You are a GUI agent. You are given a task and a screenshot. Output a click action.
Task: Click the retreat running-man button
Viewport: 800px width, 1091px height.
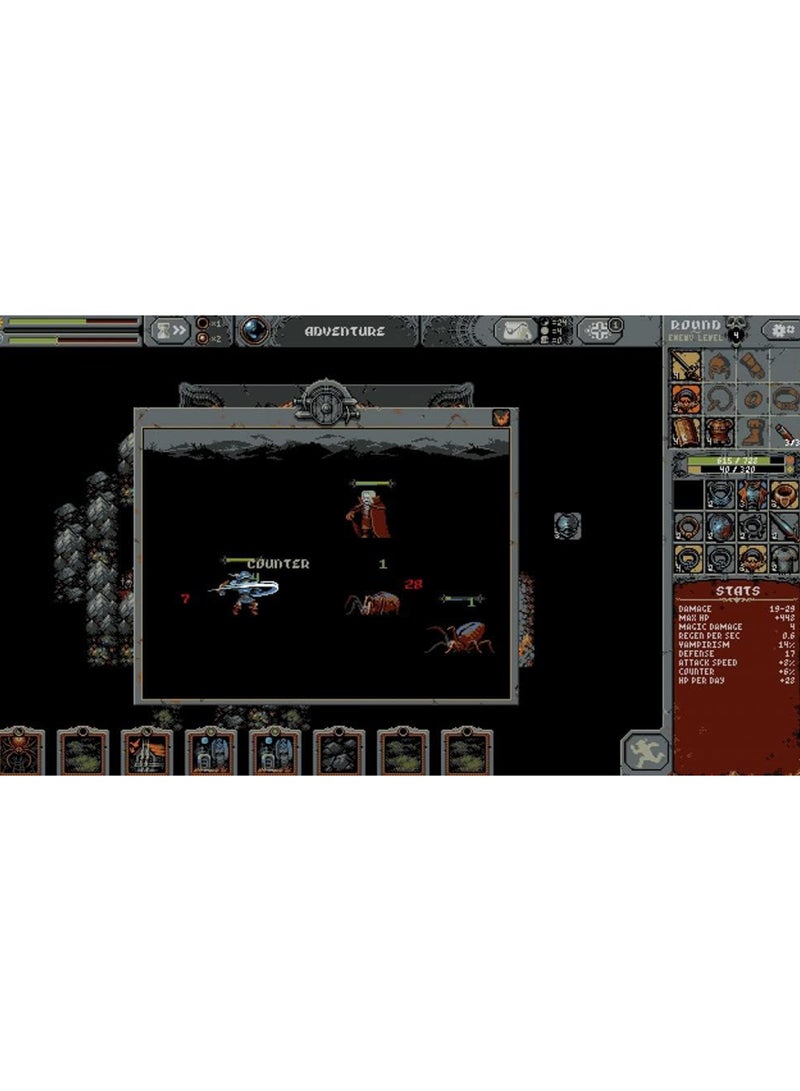coord(645,751)
